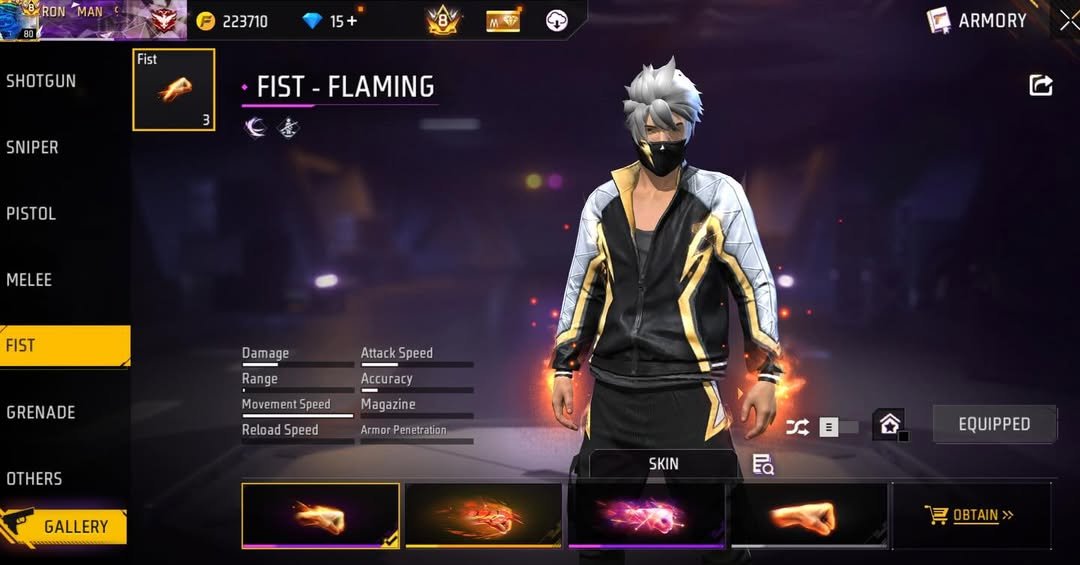Switch to the Shotgun category
This screenshot has height=565, width=1080.
42,81
